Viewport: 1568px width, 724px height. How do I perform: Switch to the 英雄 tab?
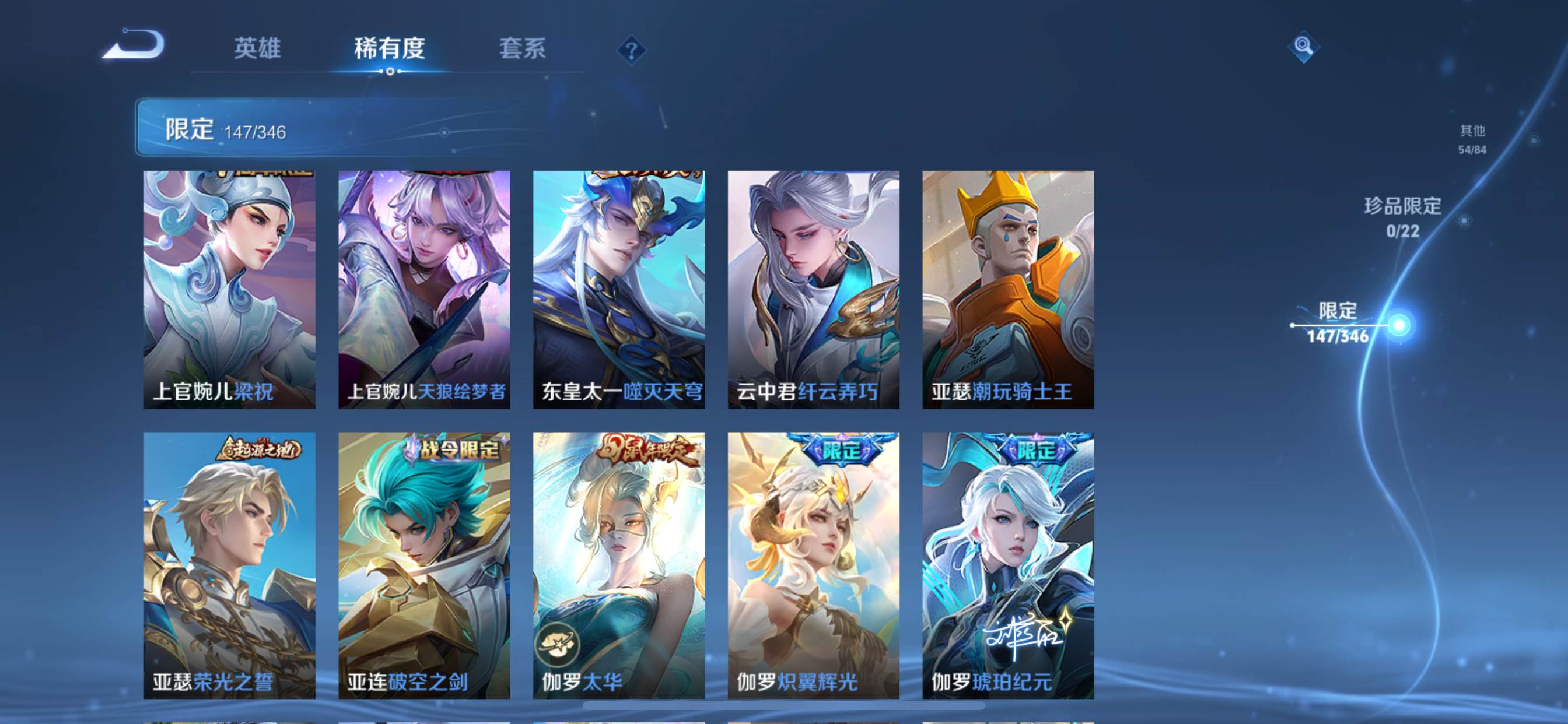(x=257, y=48)
